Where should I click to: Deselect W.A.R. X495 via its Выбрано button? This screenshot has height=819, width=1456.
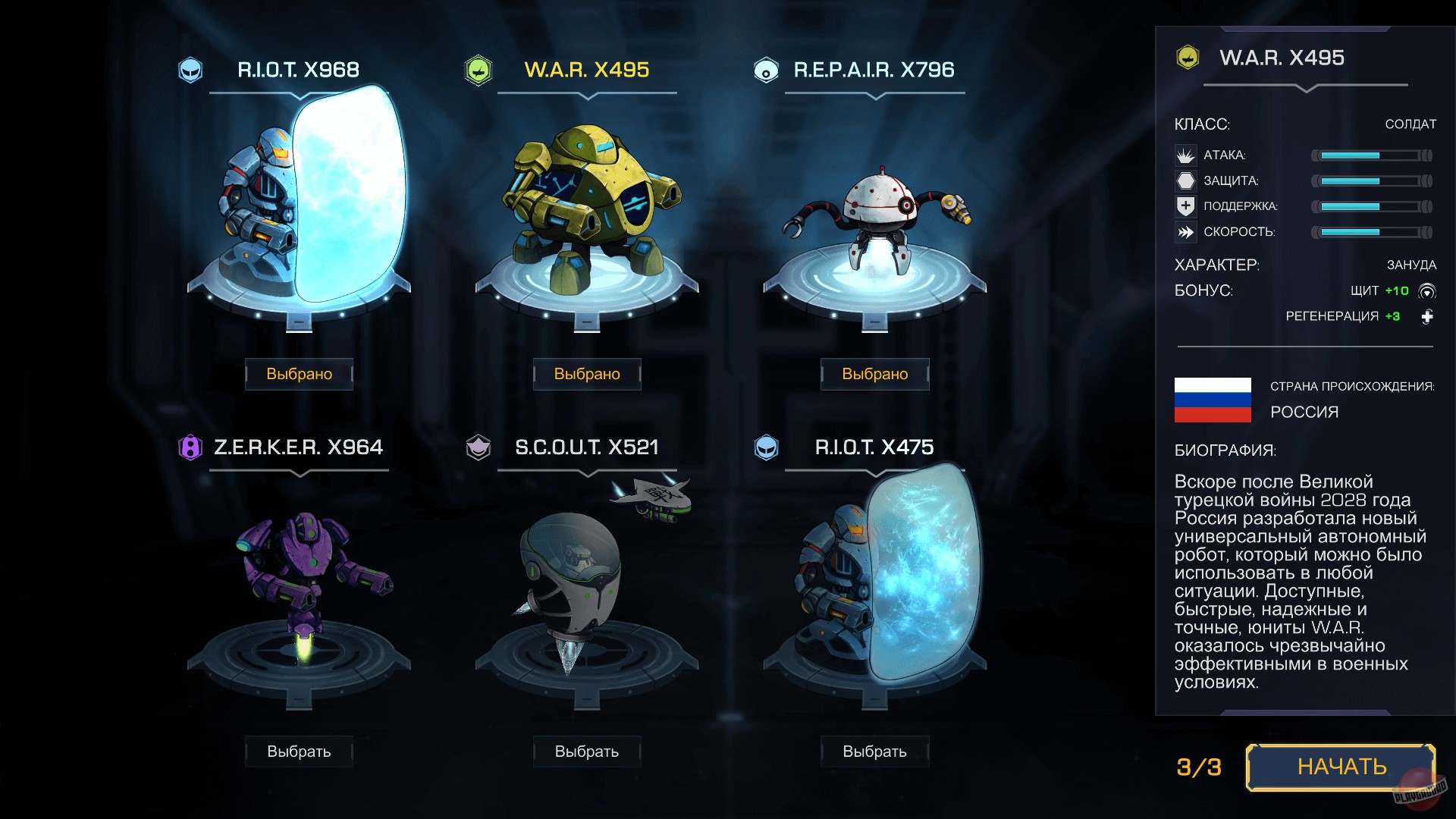click(587, 373)
